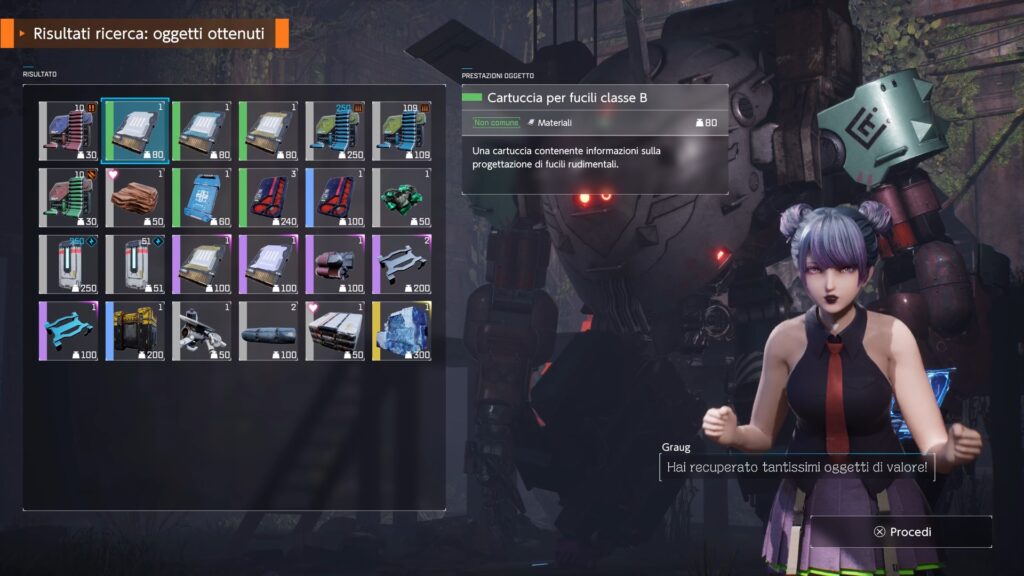Choose the blue medical kit item

tap(202, 197)
